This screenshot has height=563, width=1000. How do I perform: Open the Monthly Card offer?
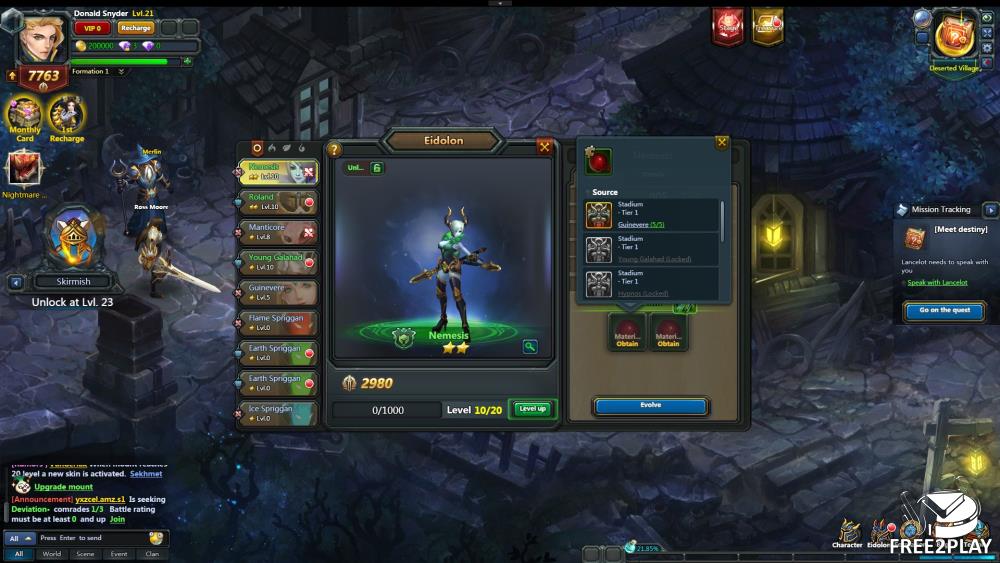(x=24, y=117)
